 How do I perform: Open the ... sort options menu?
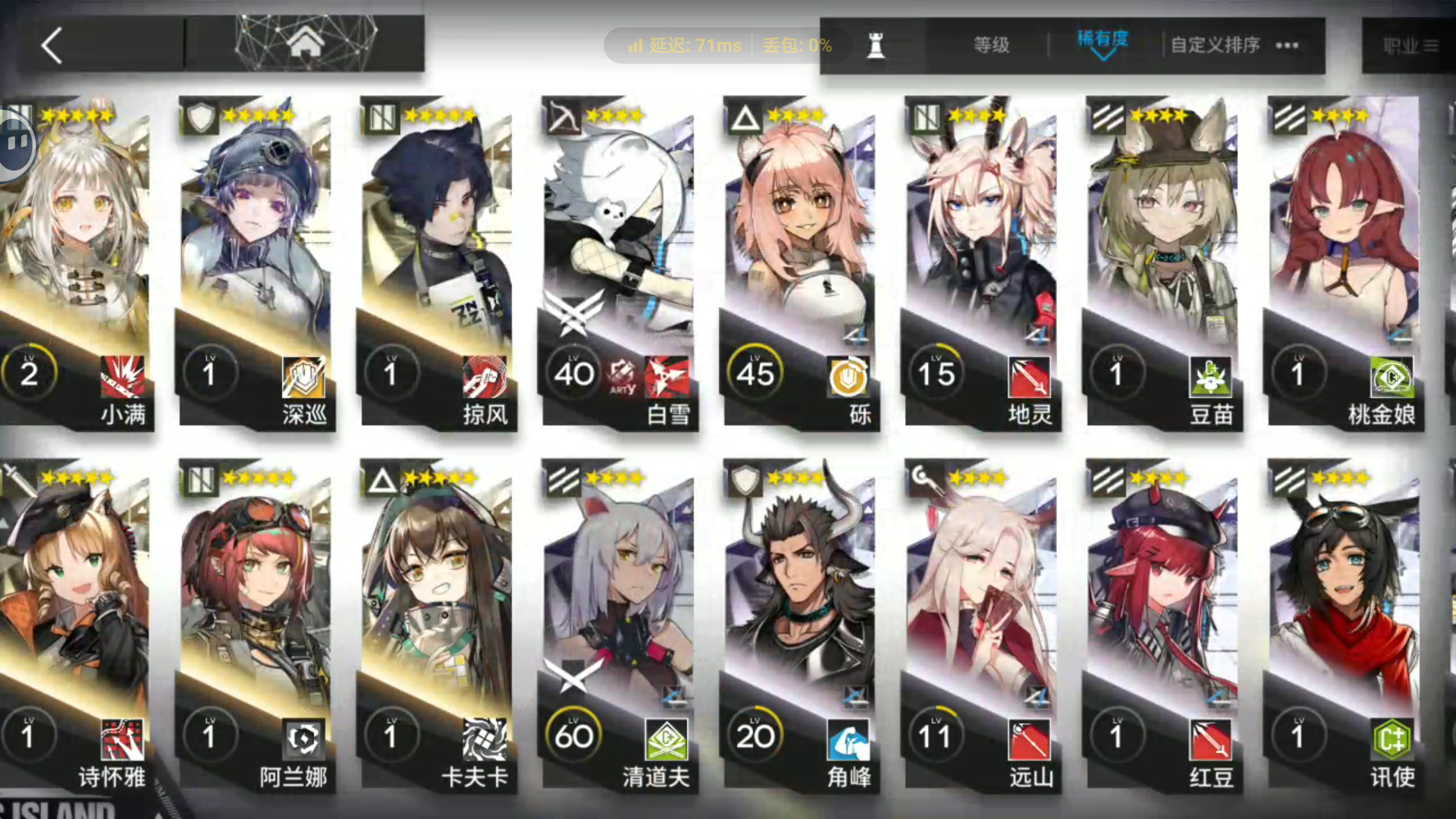pyautogui.click(x=1287, y=45)
